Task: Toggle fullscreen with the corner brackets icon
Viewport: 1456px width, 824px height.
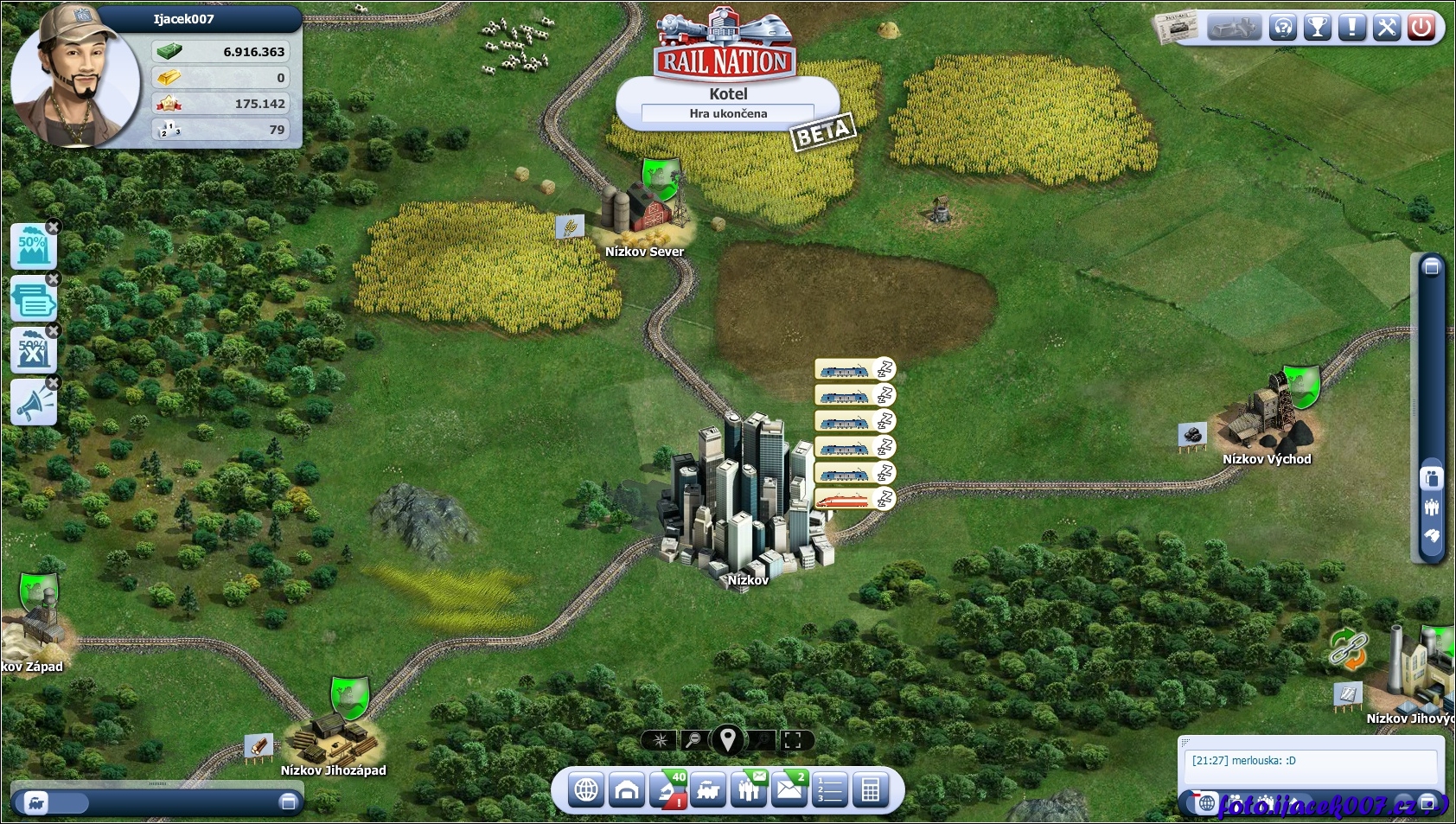Action: point(793,740)
